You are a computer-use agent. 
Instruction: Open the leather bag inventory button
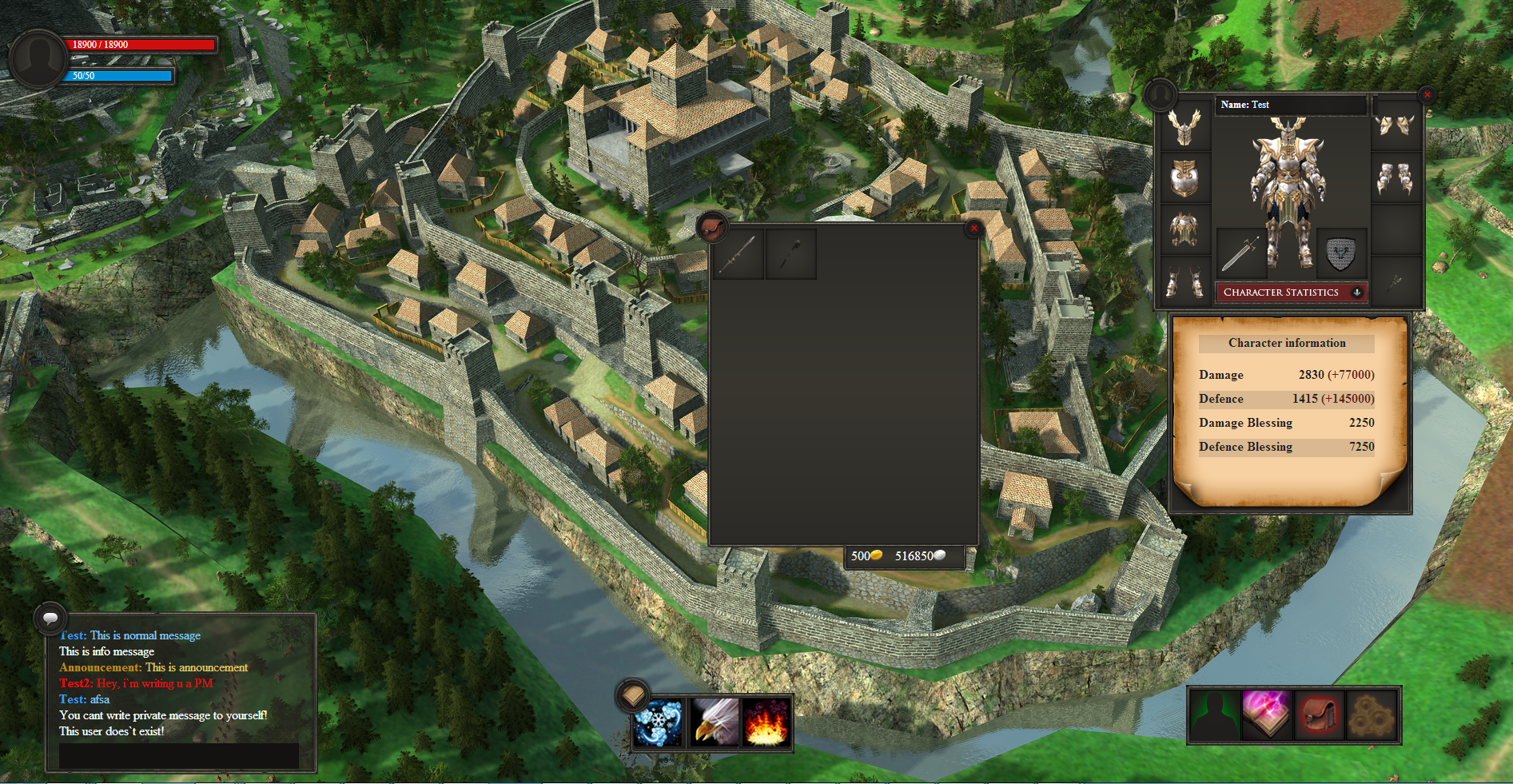1320,715
